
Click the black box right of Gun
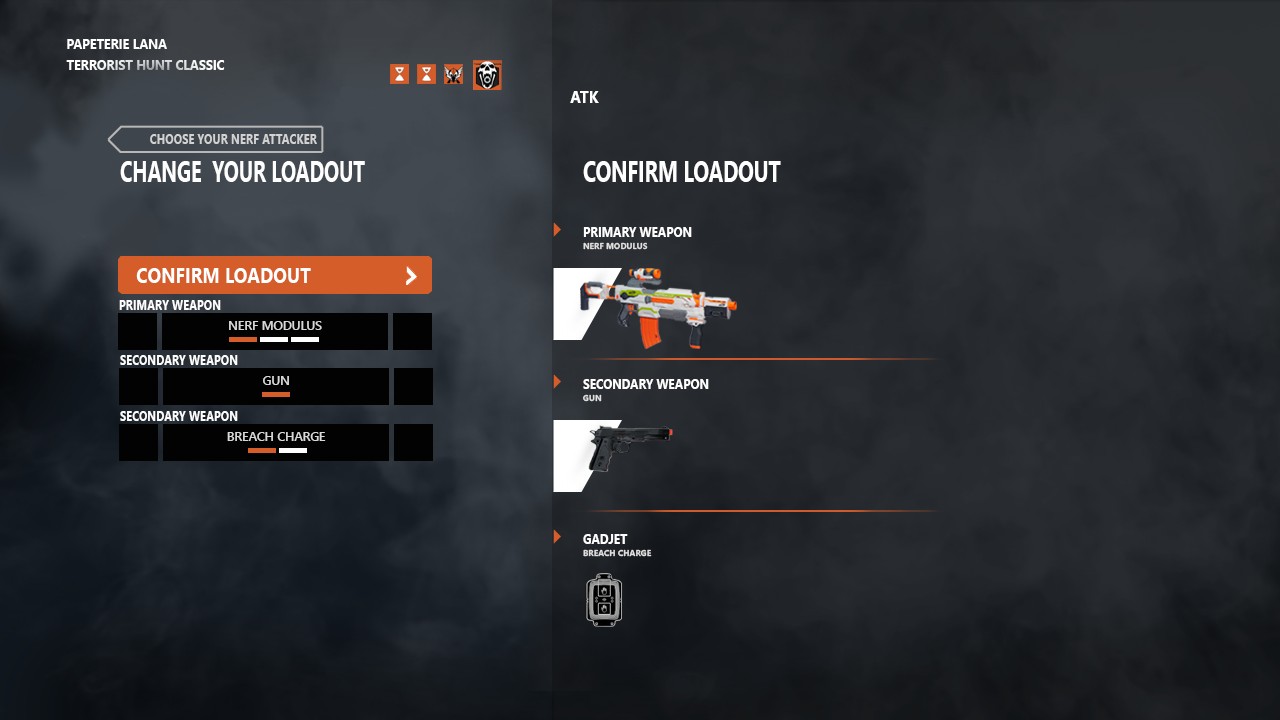[413, 386]
